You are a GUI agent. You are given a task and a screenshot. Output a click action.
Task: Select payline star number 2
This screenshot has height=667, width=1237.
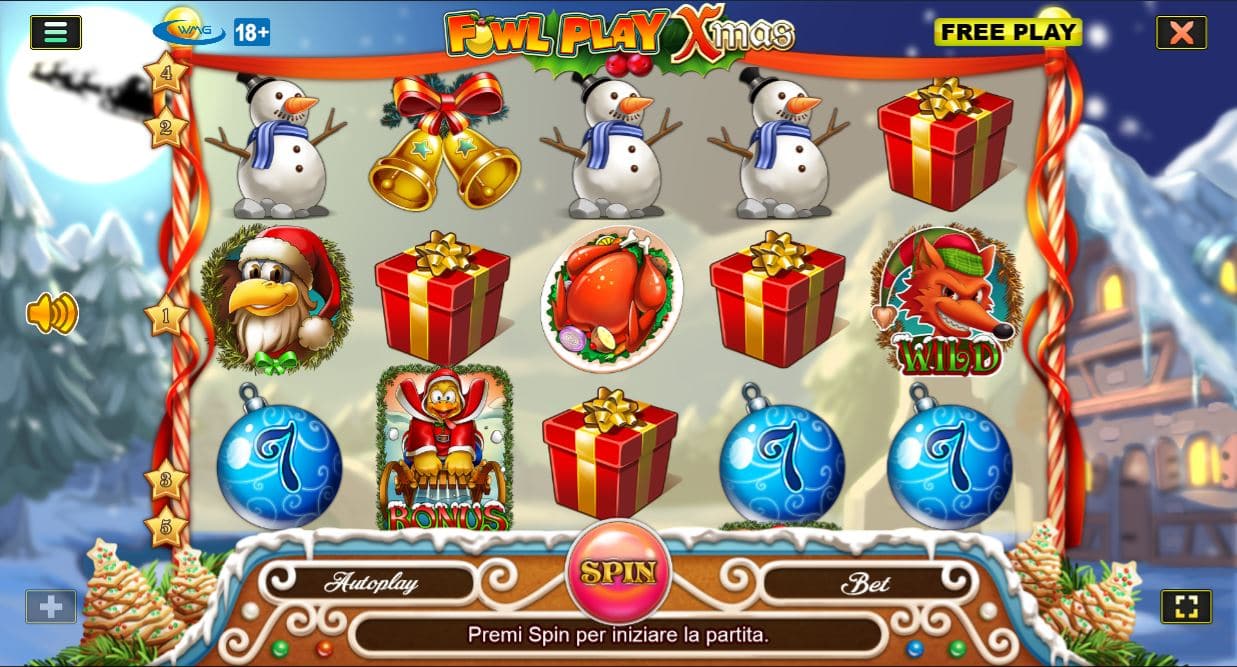tap(165, 128)
